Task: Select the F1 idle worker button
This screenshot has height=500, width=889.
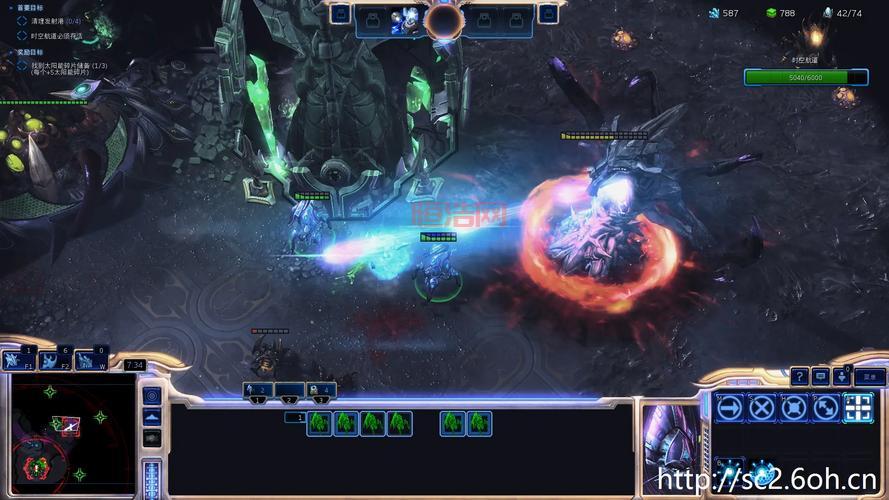Action: point(18,360)
